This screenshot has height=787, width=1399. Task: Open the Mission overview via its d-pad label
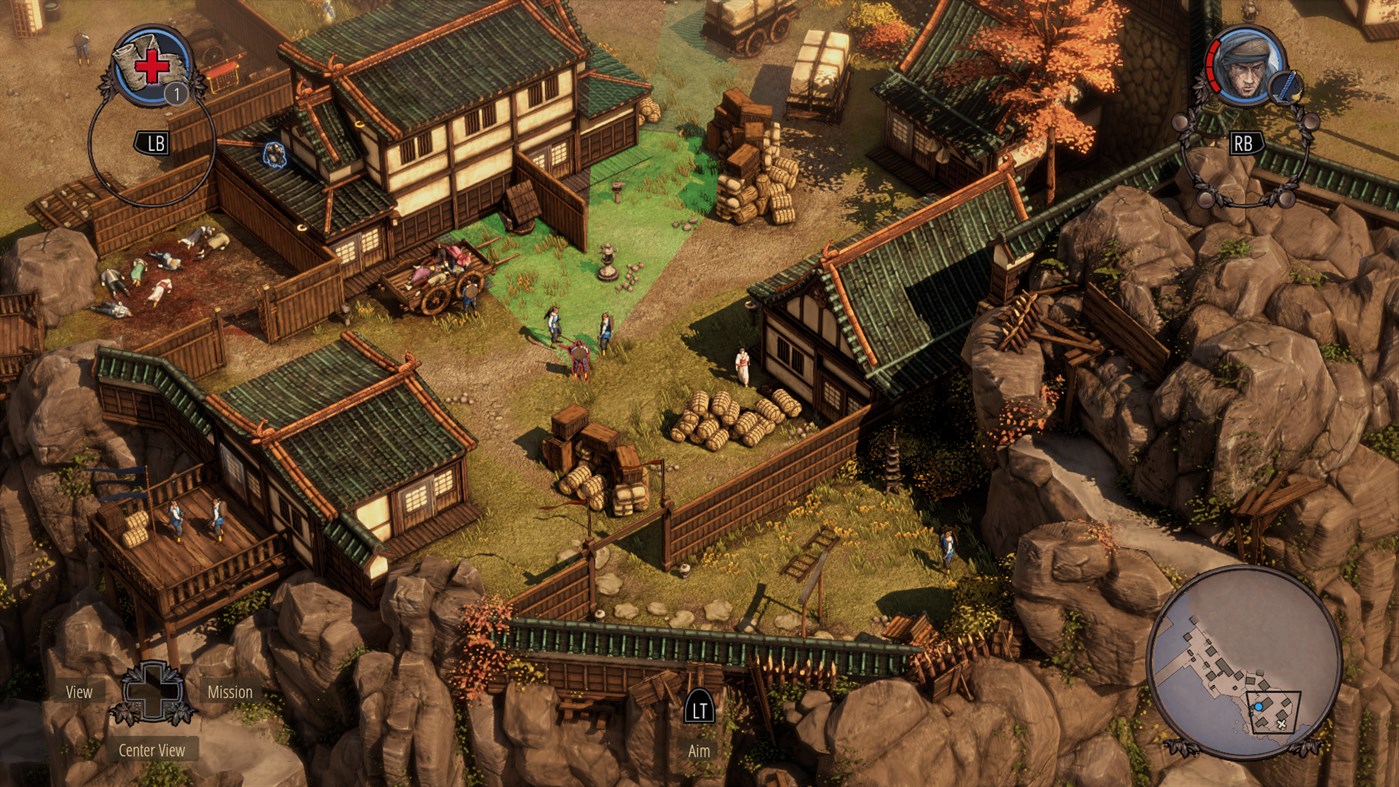pyautogui.click(x=230, y=691)
